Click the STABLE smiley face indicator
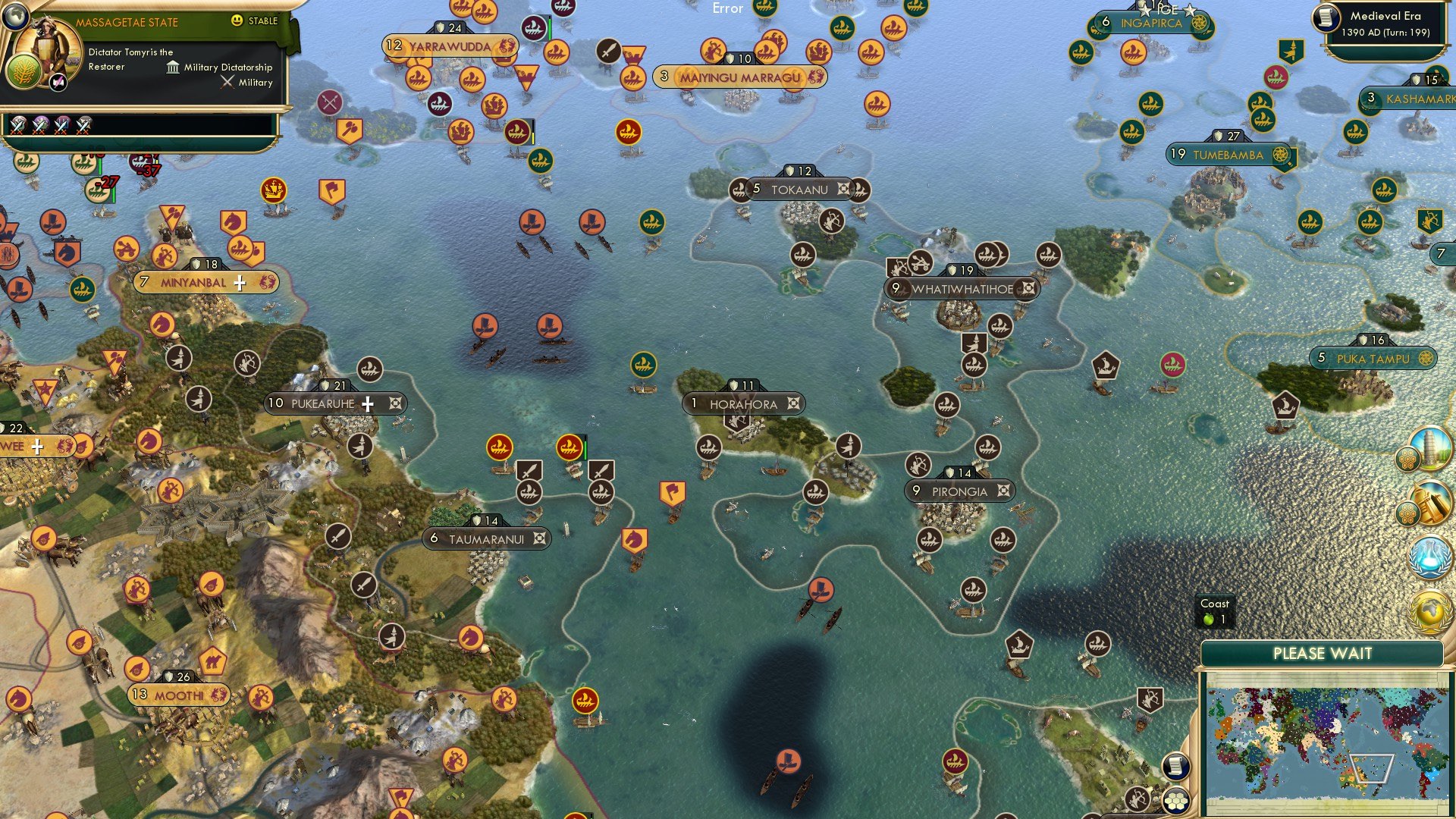Image resolution: width=1456 pixels, height=819 pixels. tap(237, 21)
